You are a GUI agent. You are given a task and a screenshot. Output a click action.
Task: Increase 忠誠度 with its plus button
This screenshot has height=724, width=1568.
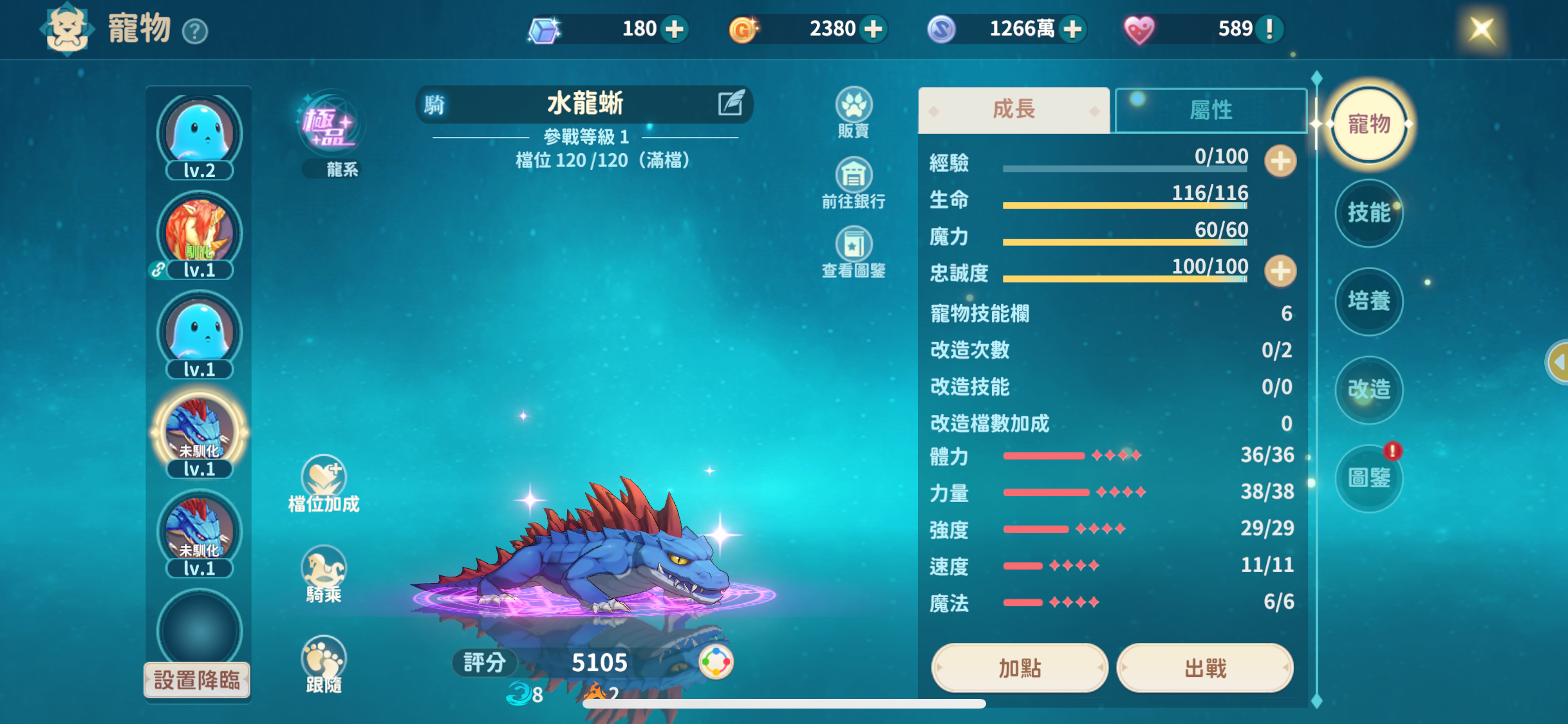(1280, 271)
